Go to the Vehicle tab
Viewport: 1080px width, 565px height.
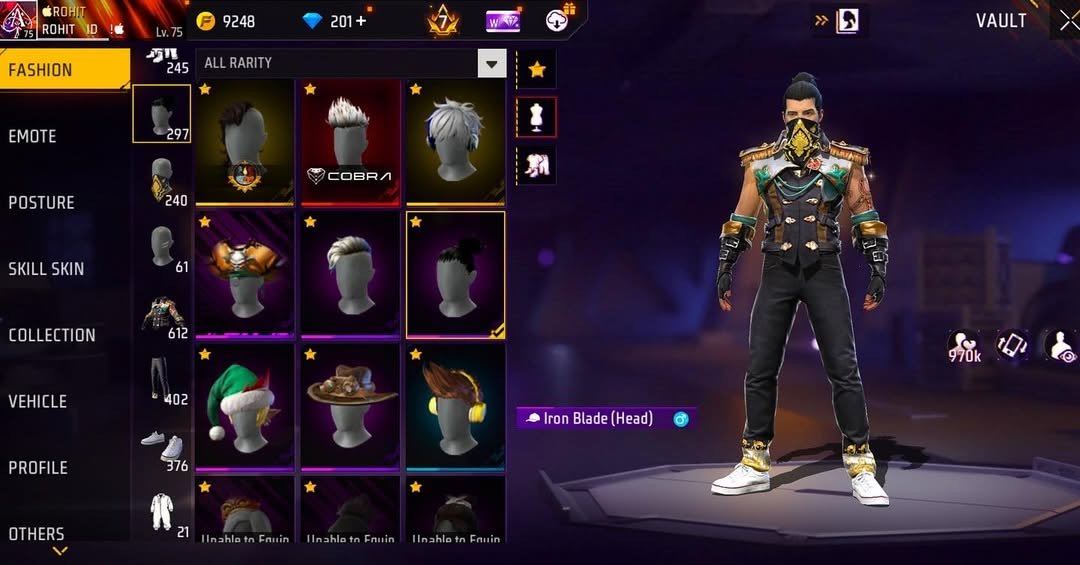point(38,401)
